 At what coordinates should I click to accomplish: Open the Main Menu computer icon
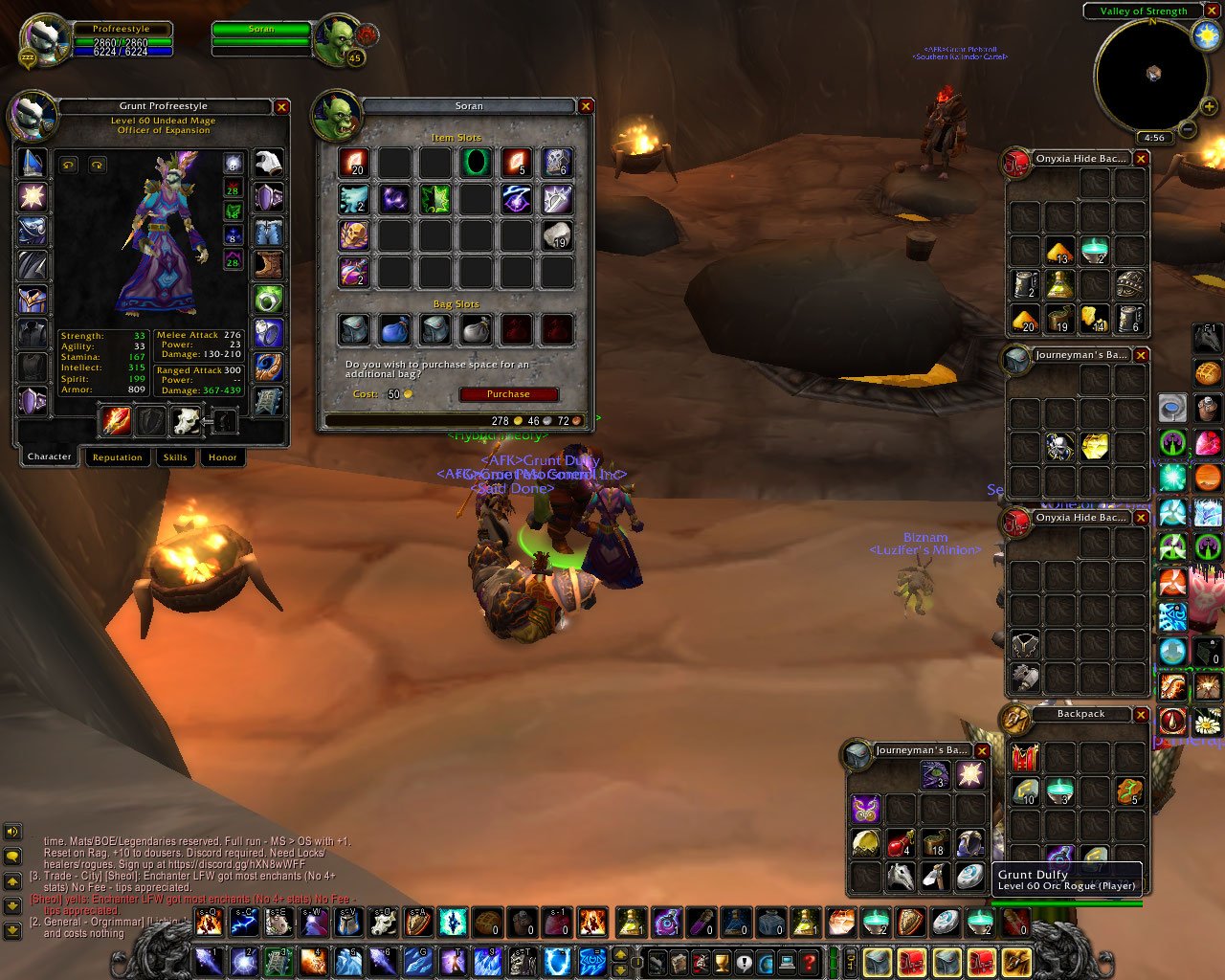[787, 961]
